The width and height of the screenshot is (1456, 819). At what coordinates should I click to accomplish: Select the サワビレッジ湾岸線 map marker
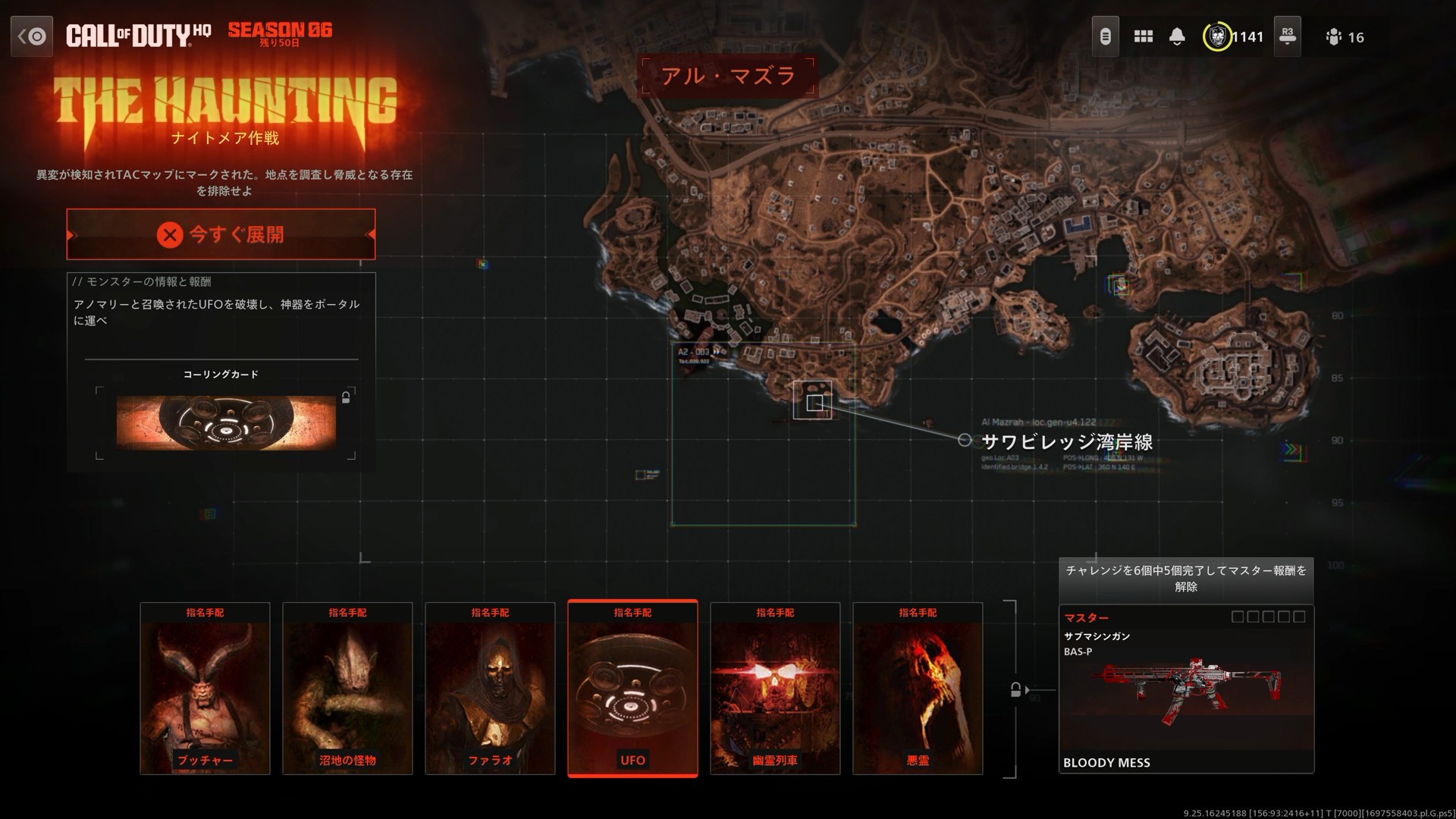tap(965, 438)
